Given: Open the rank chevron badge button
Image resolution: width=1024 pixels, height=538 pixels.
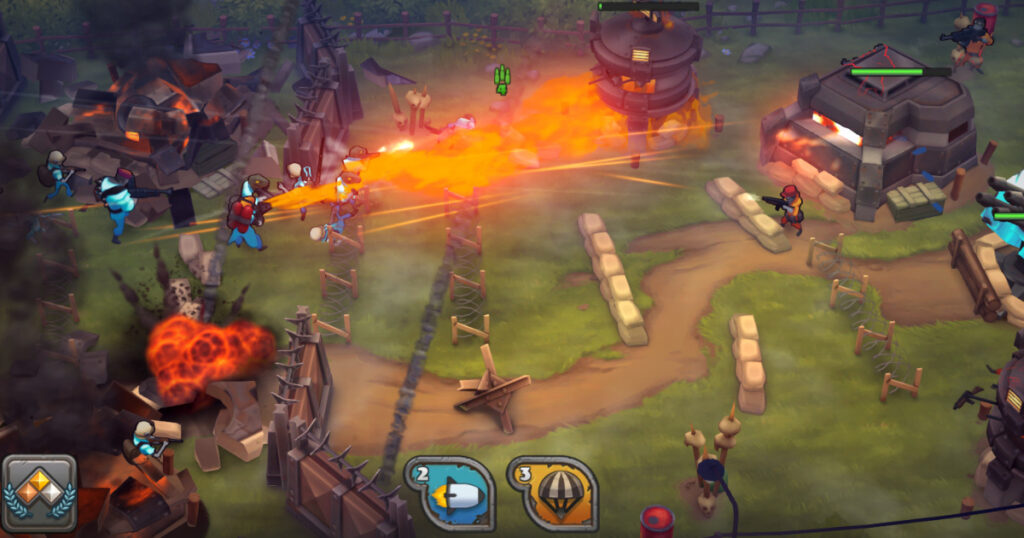Looking at the screenshot, I should [x=40, y=494].
